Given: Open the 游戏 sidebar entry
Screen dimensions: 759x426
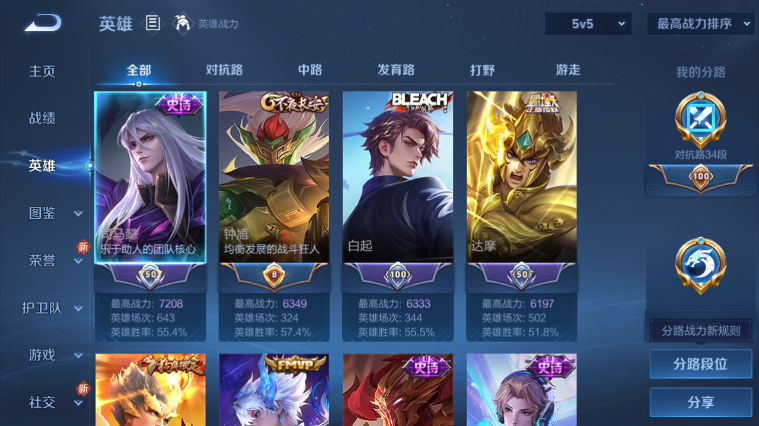Looking at the screenshot, I should 42,355.
